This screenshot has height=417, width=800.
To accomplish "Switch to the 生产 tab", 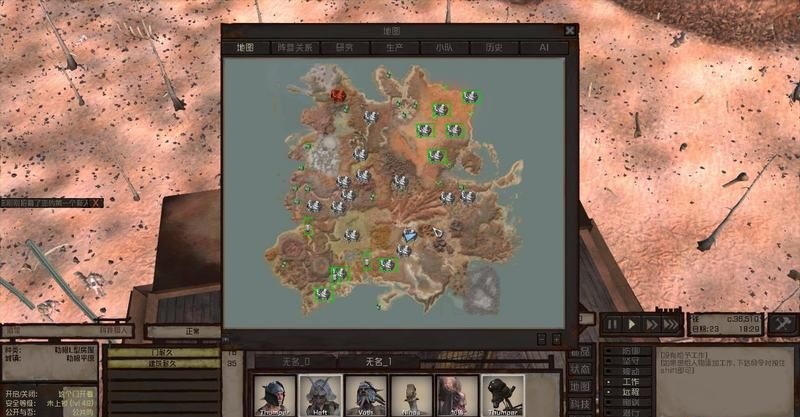I will [395, 47].
